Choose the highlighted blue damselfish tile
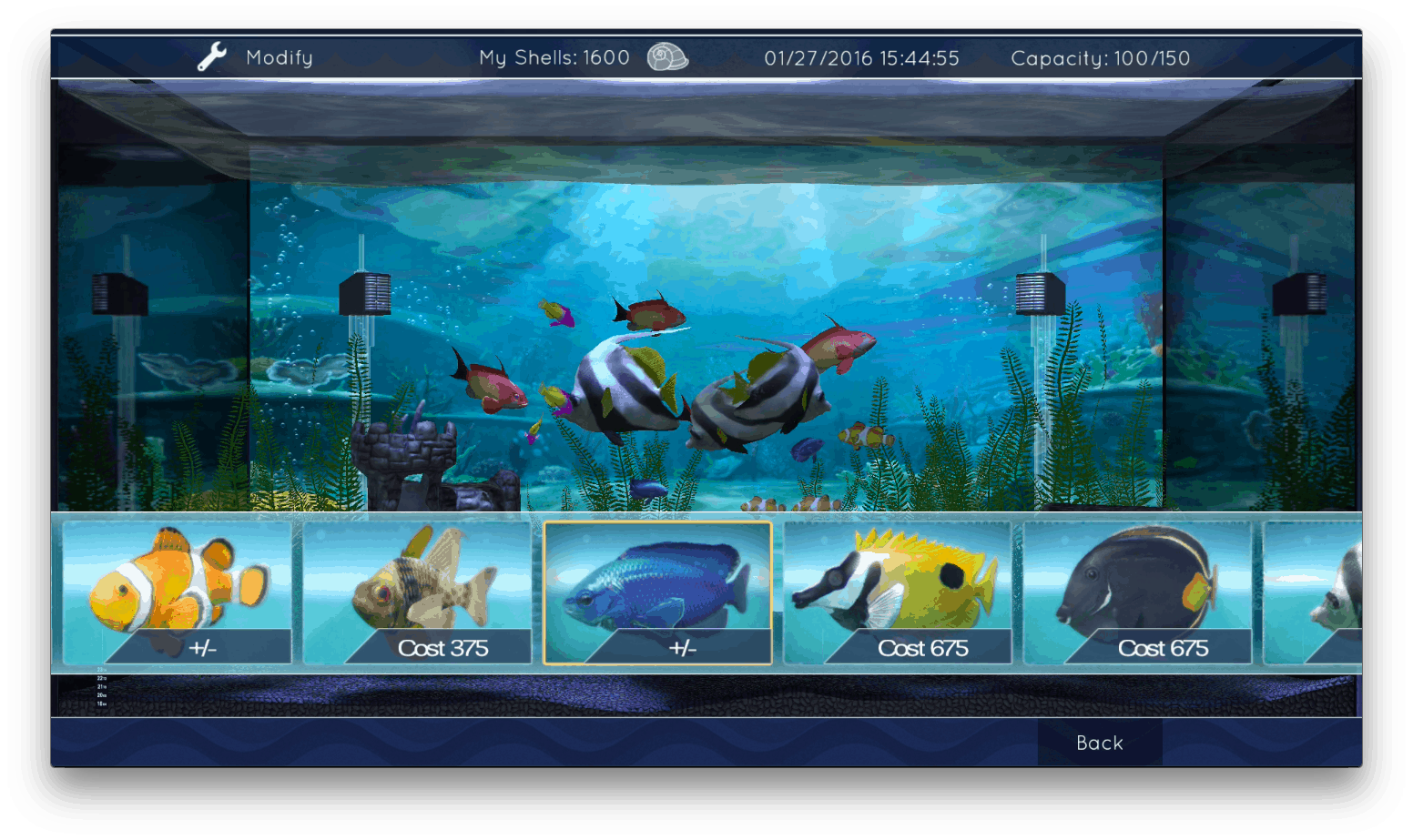 (x=657, y=592)
